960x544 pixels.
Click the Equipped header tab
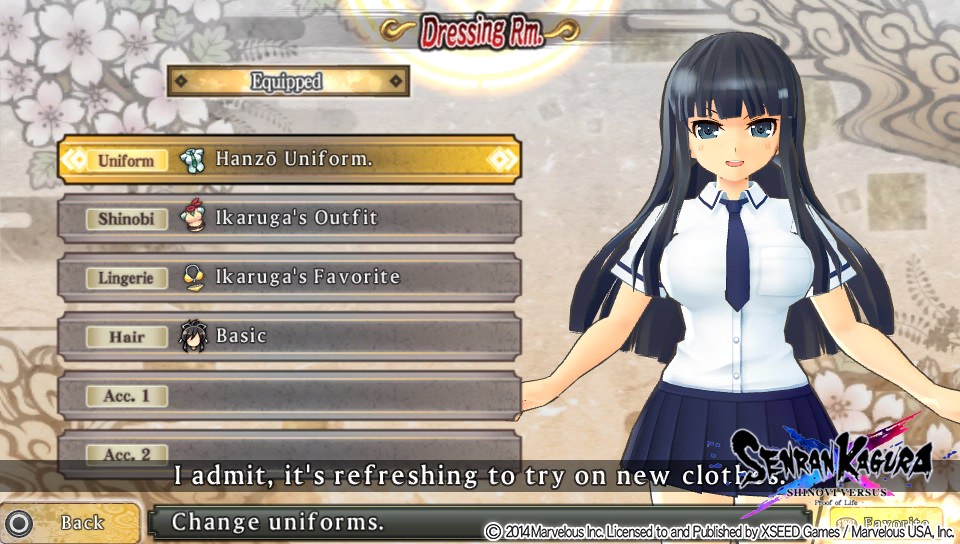288,81
